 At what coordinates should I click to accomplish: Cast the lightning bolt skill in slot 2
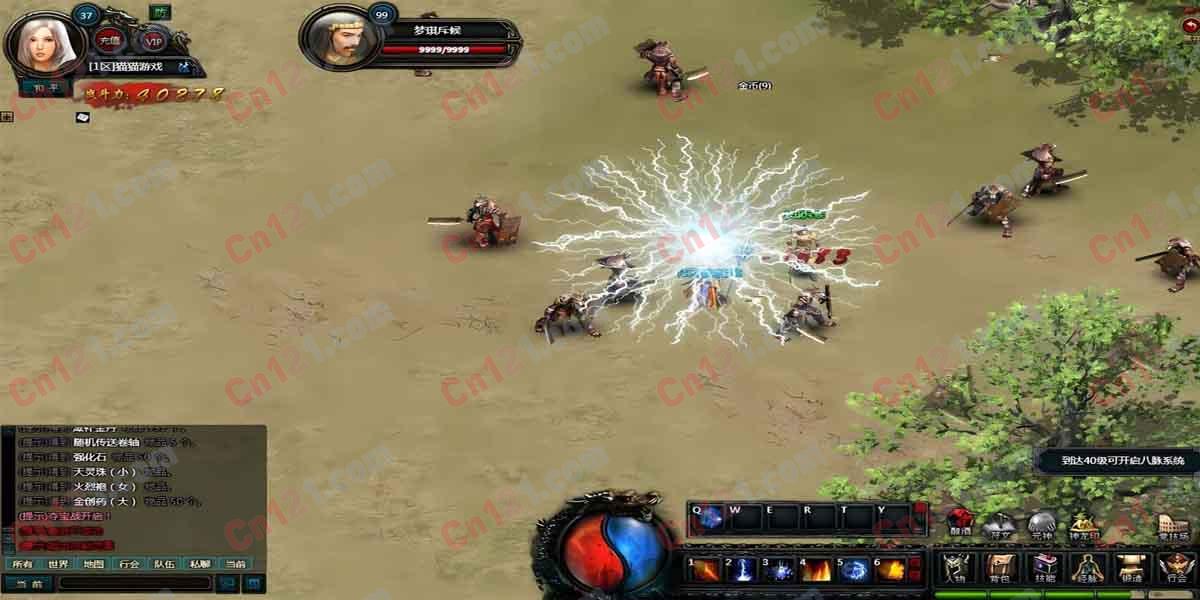point(745,570)
